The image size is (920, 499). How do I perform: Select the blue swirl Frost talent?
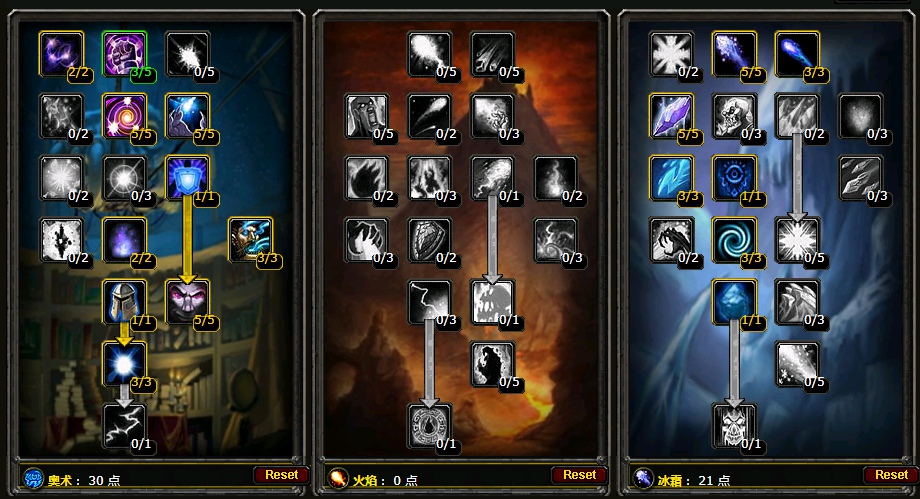click(734, 239)
